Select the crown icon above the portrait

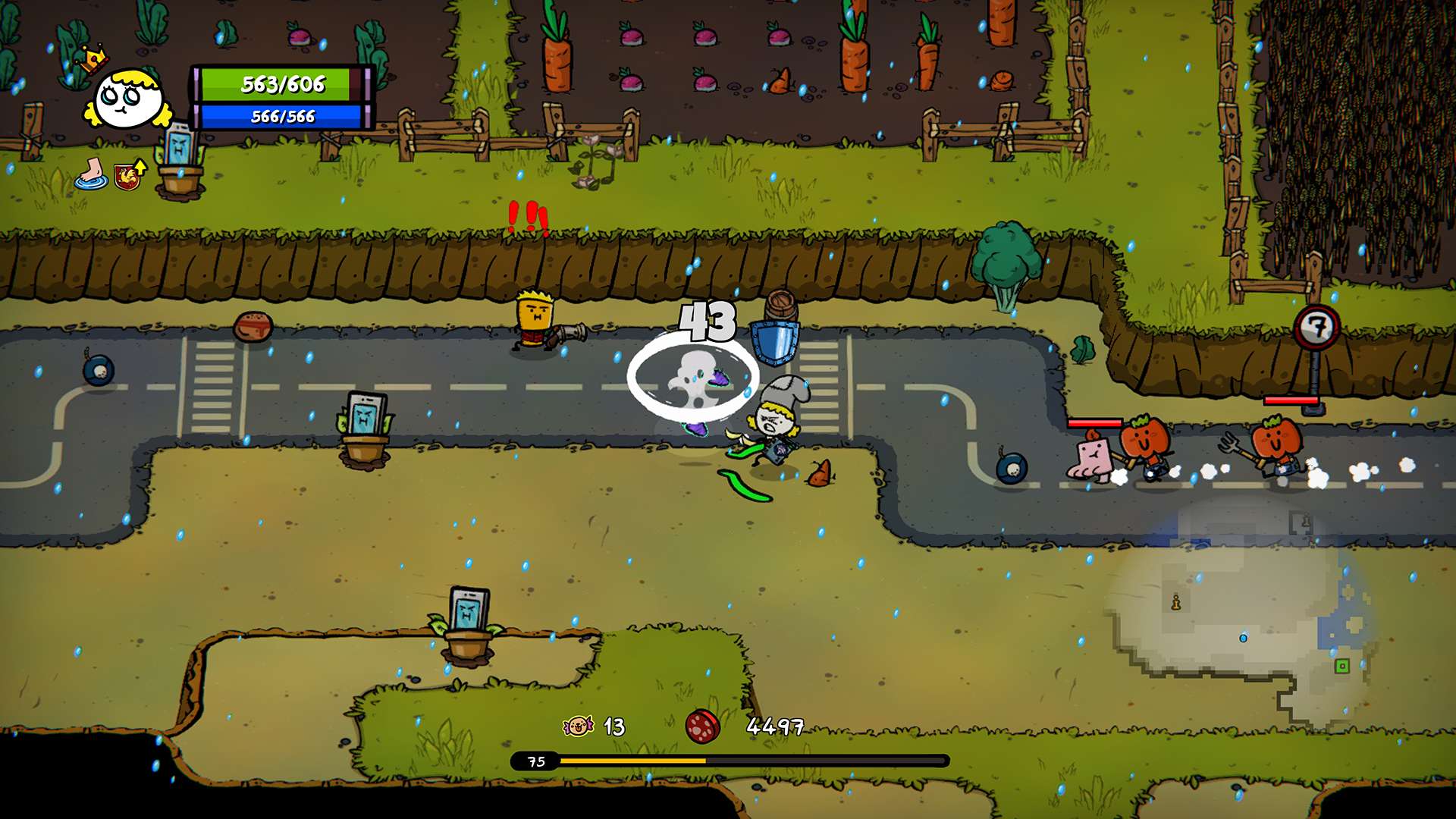coord(90,61)
